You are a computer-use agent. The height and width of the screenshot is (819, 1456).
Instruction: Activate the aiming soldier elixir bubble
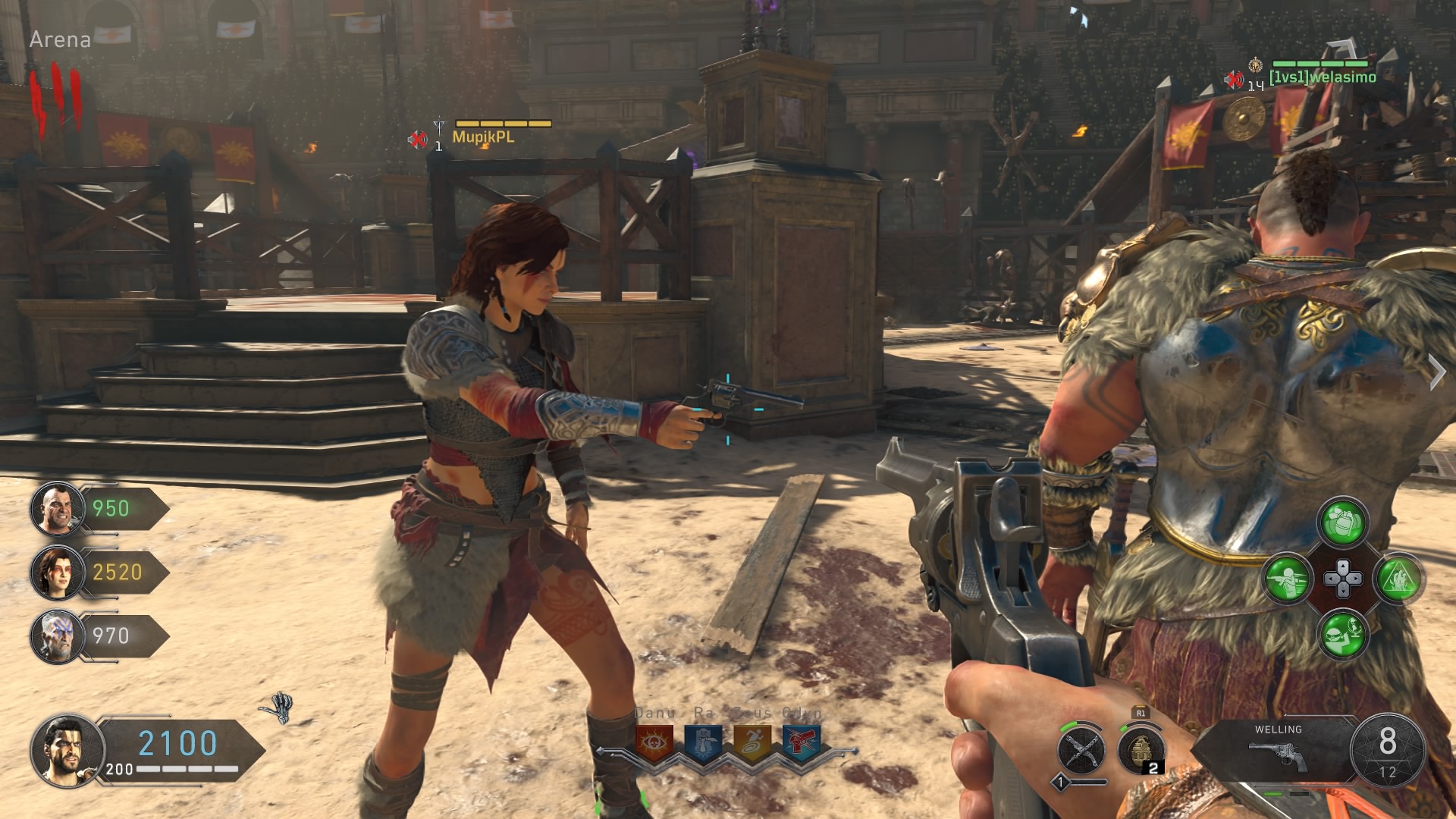(x=1286, y=579)
